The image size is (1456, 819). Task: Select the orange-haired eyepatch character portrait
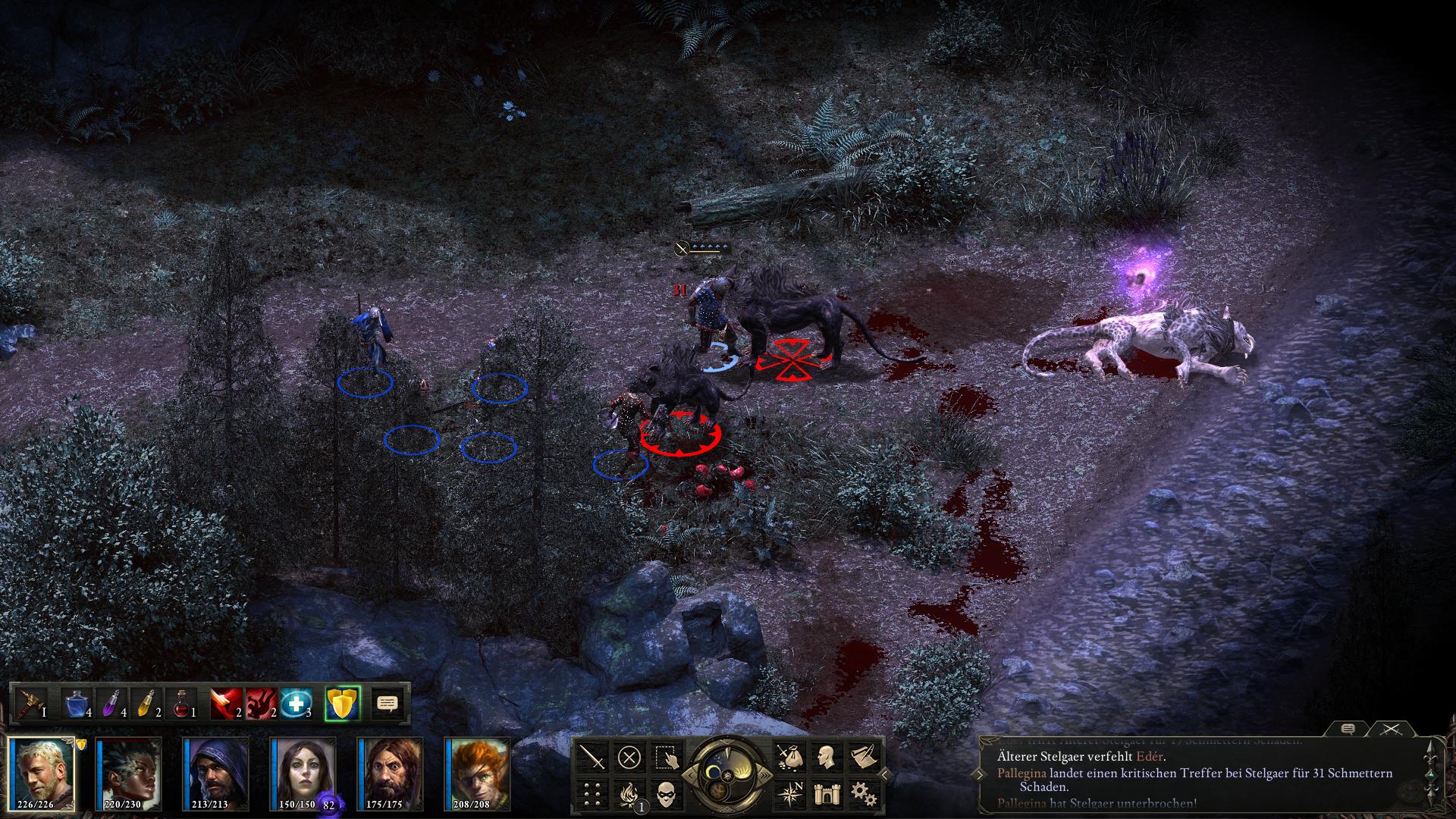[x=478, y=772]
